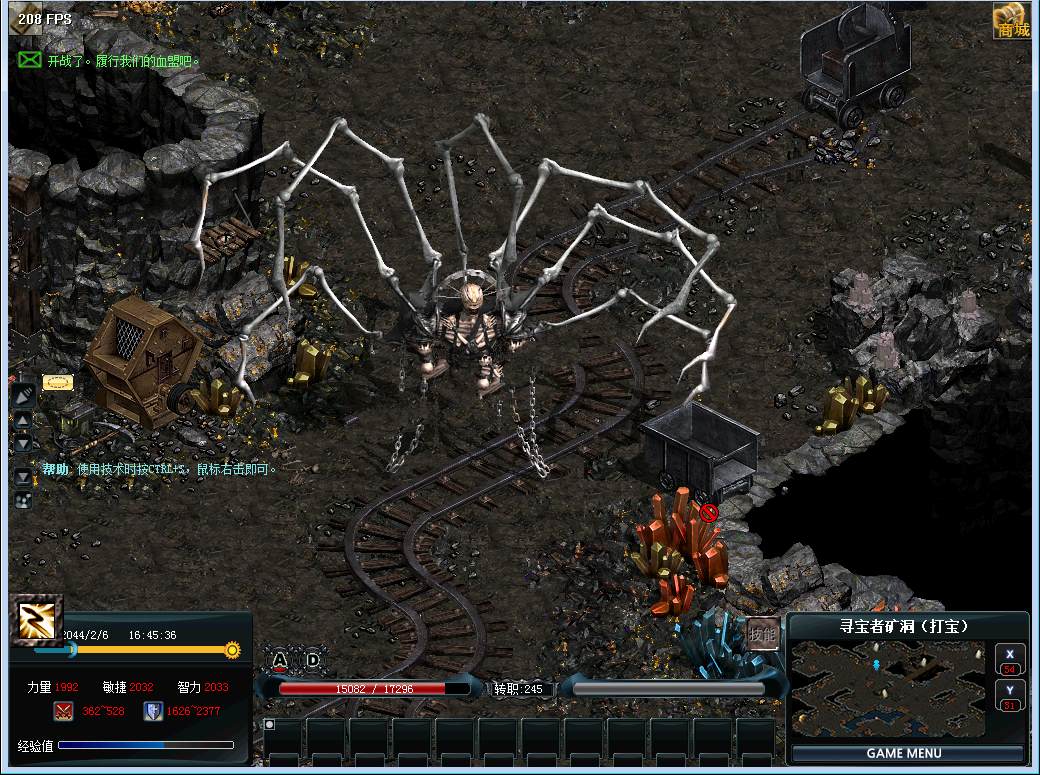Screen dimensions: 1040x775
Task: Click the cave minimap
Action: (888, 688)
